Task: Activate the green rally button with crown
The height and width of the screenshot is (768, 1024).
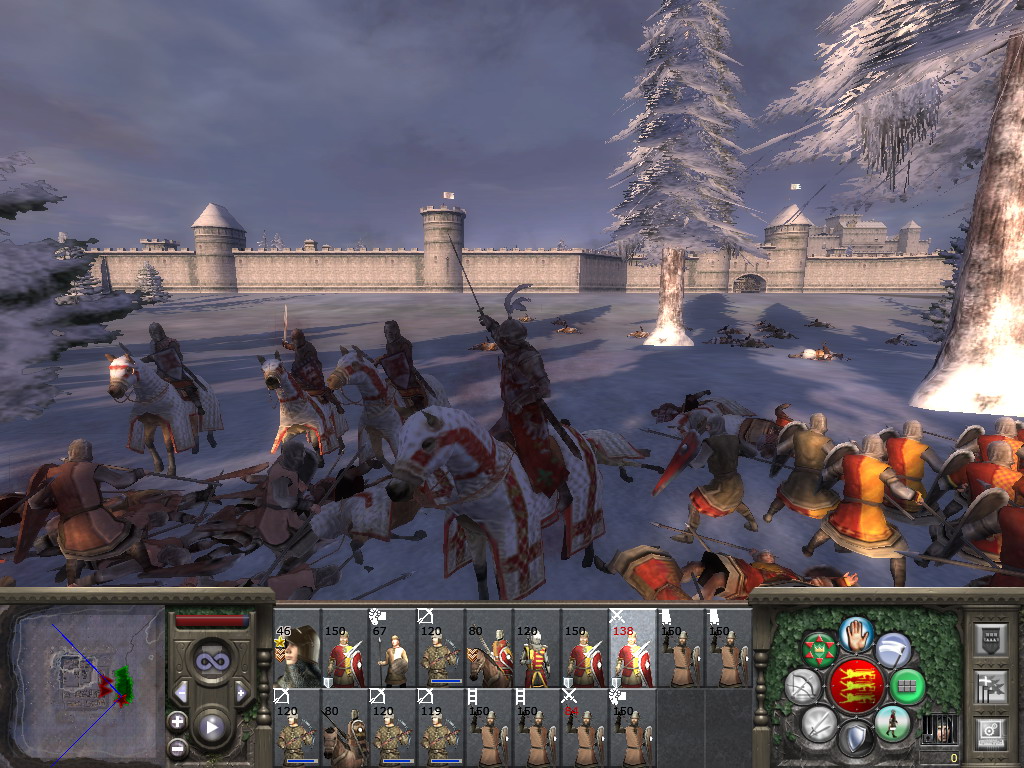Action: (819, 650)
